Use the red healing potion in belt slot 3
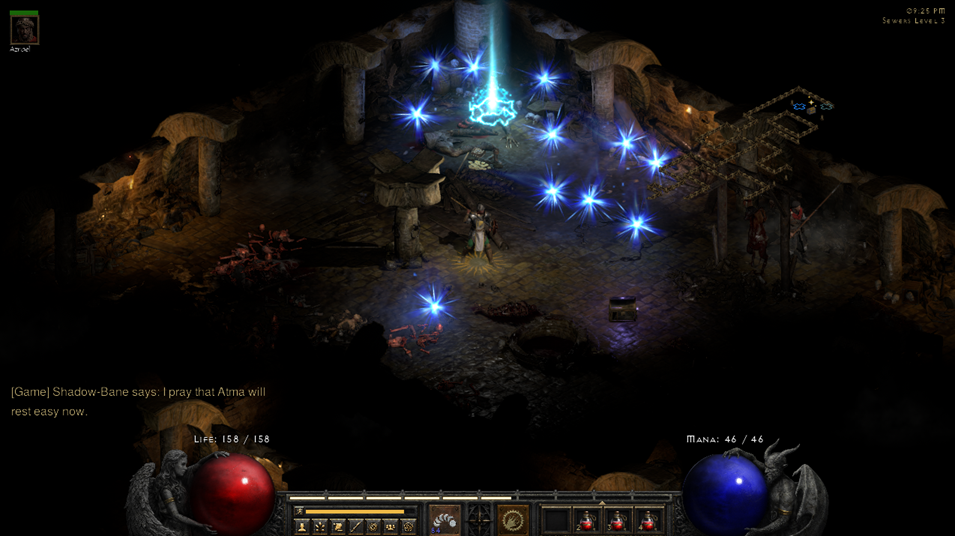 tap(618, 520)
